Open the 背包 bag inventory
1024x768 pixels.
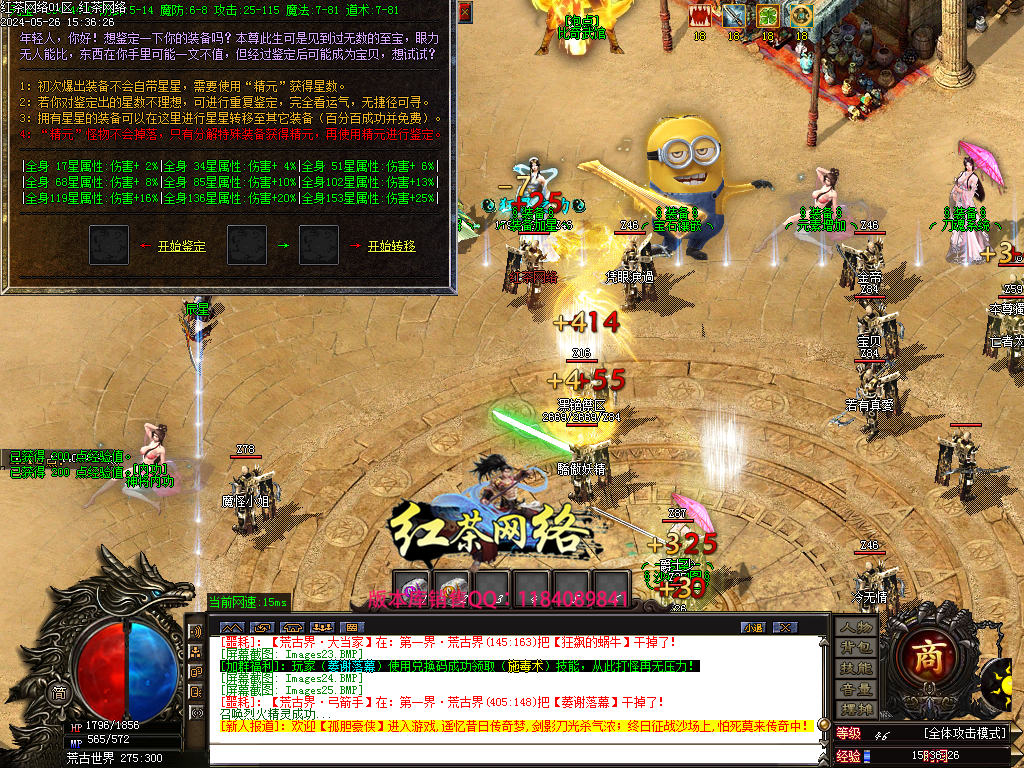[856, 648]
